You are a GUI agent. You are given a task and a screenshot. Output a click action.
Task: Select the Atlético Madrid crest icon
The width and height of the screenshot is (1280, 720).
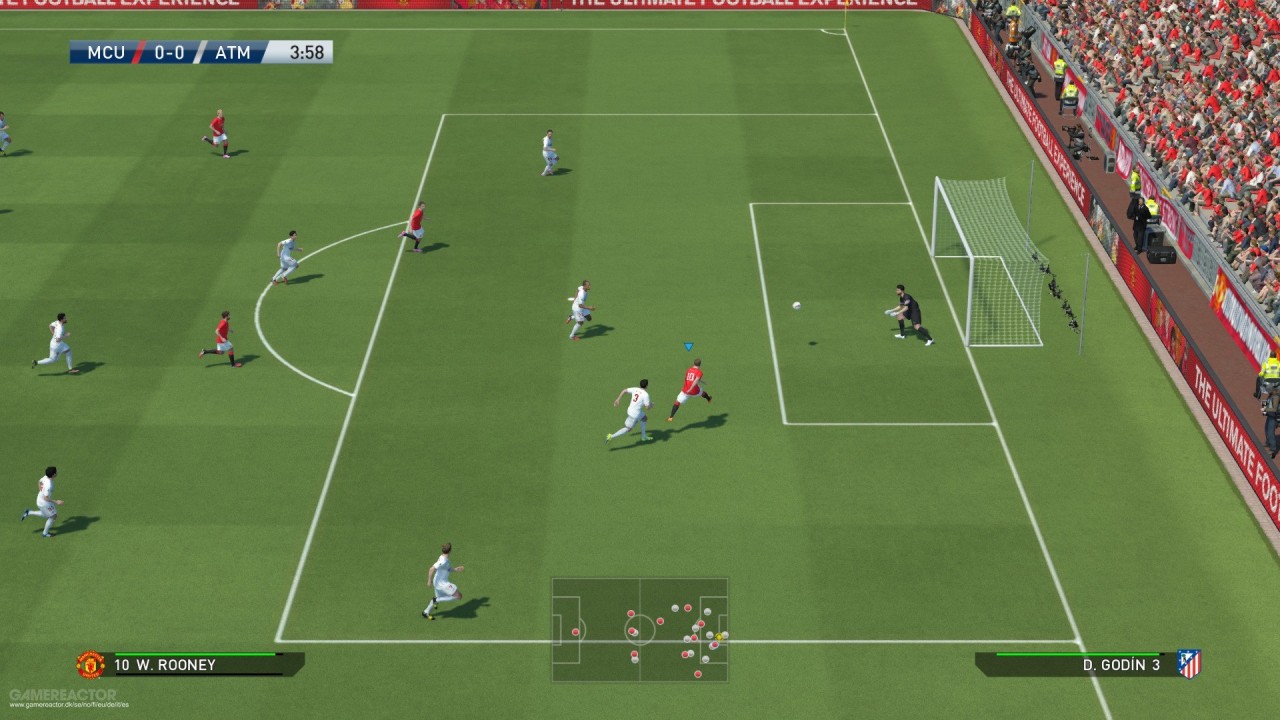coord(1188,664)
